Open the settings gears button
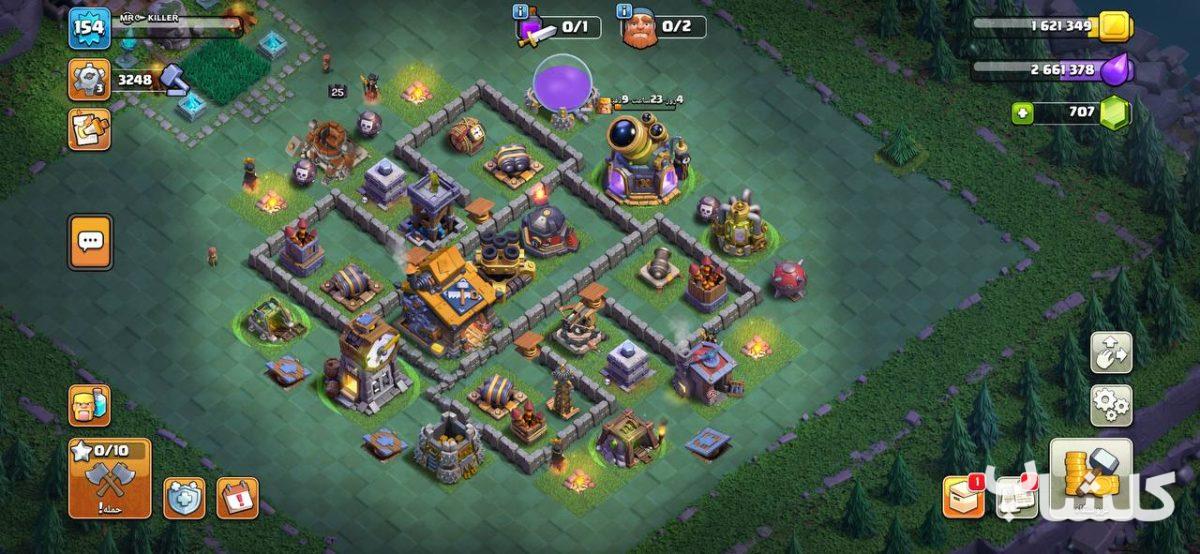Screen dimensions: 1200x554 1111,405
